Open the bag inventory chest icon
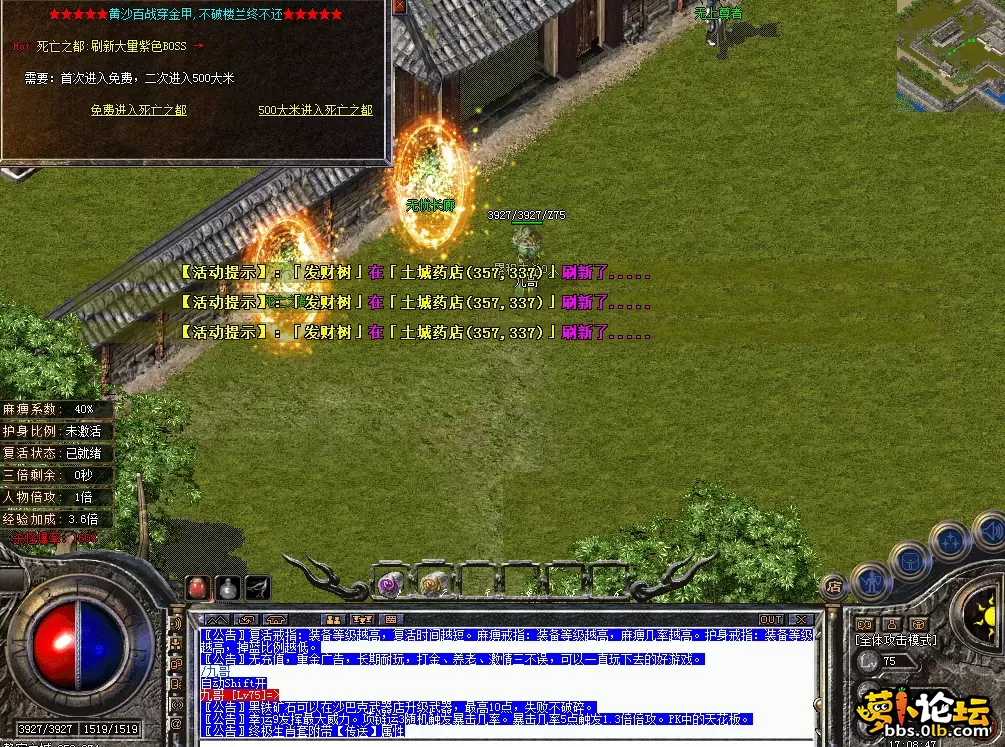 [x=910, y=559]
